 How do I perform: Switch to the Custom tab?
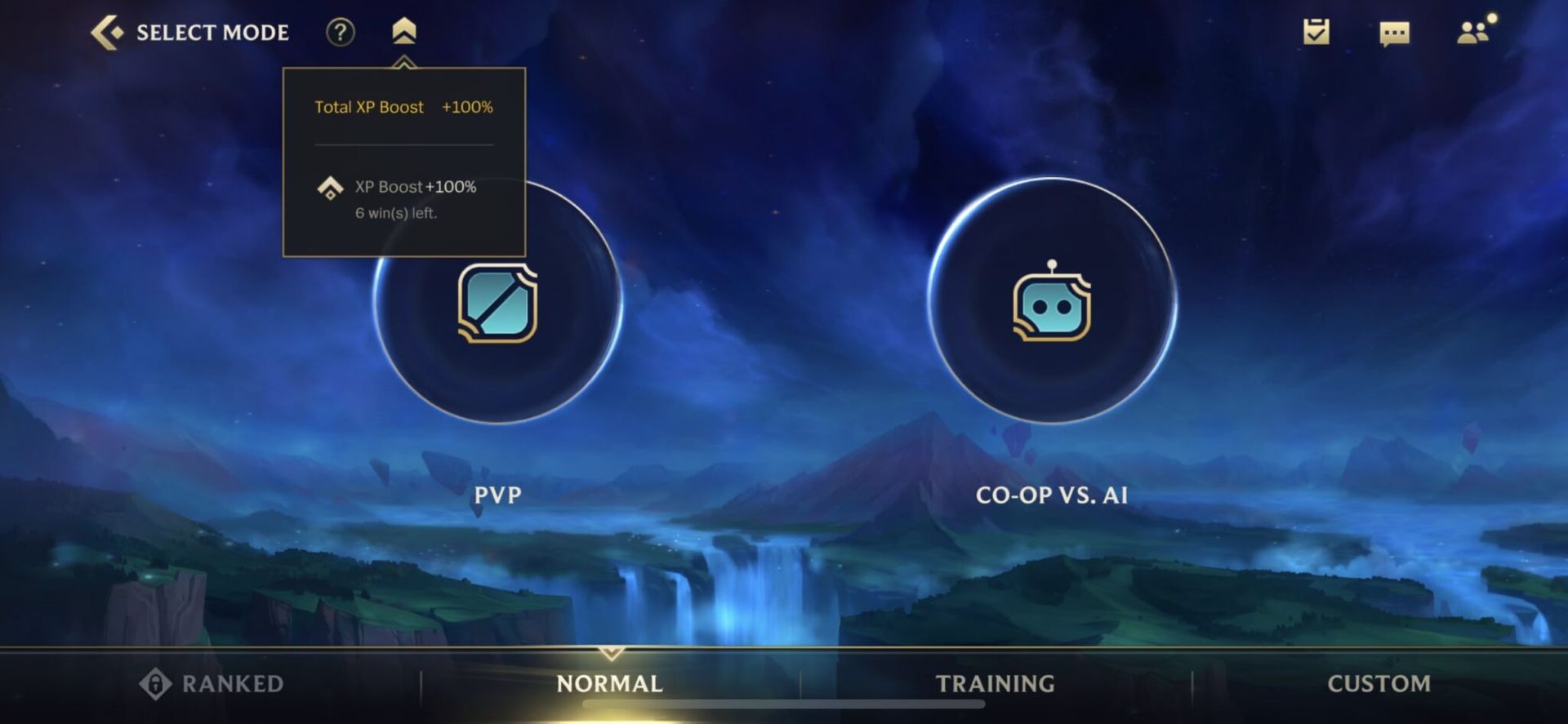coord(1379,683)
